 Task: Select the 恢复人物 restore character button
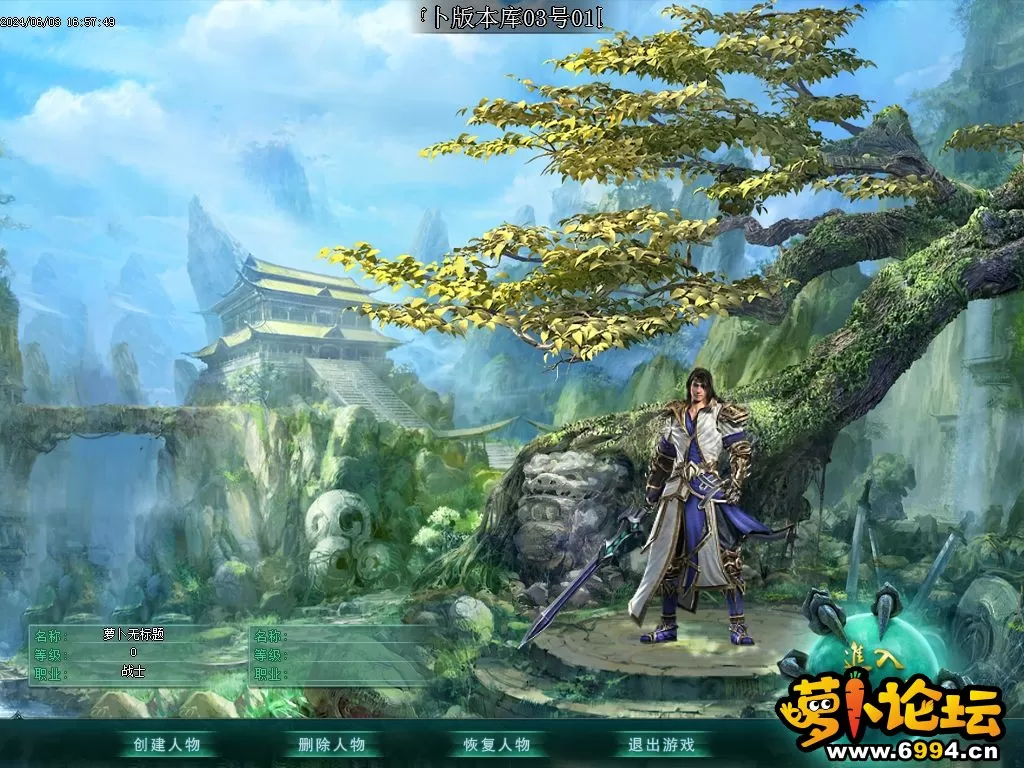[x=496, y=744]
